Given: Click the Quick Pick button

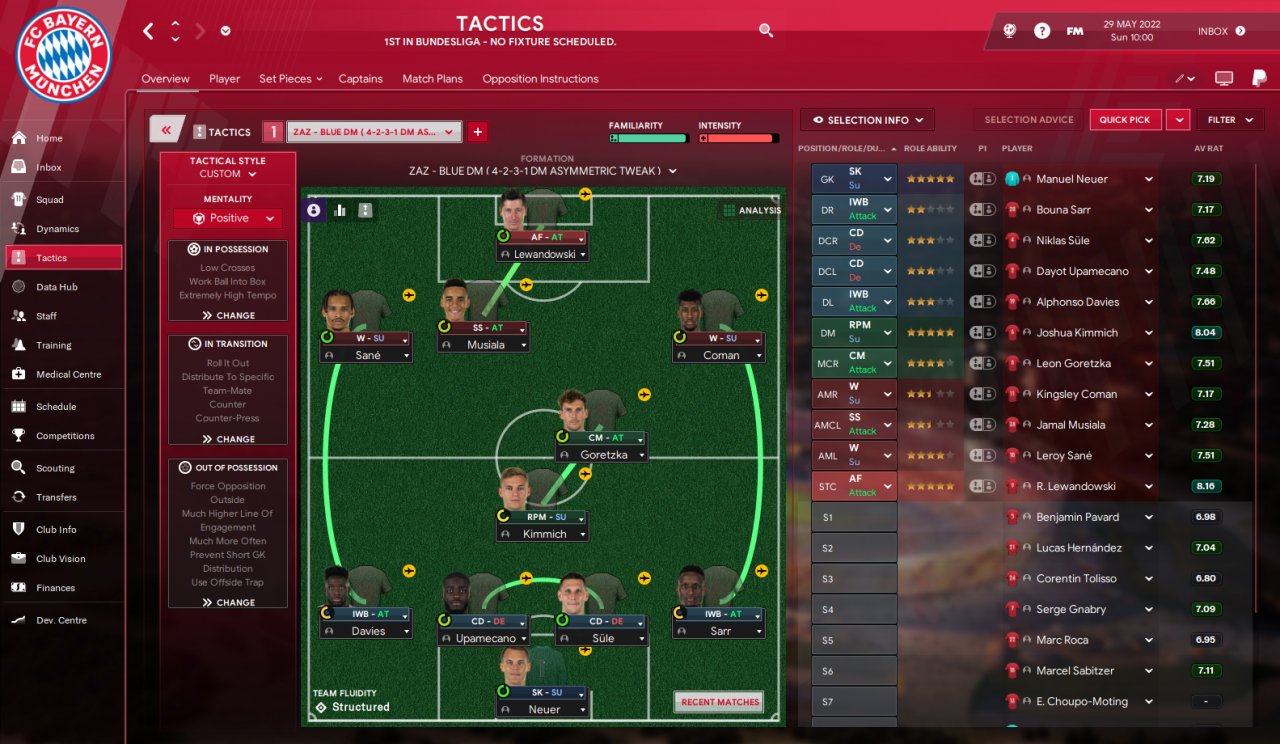Looking at the screenshot, I should tap(1124, 120).
